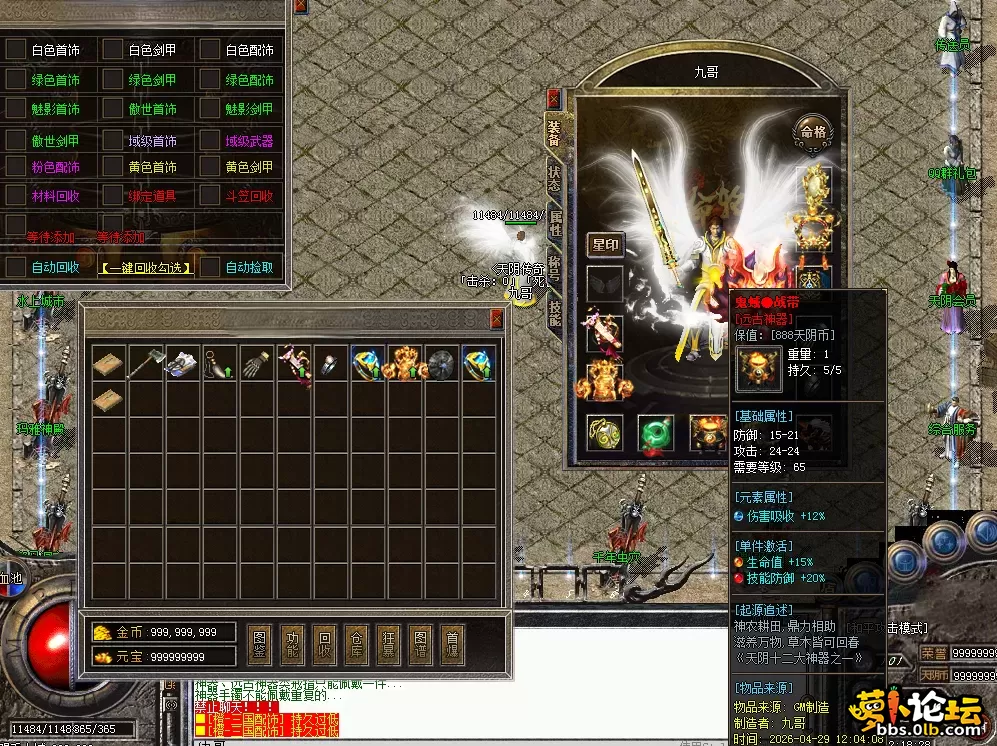The image size is (997, 746).
Task: Click the 功能 function button
Action: [292, 643]
